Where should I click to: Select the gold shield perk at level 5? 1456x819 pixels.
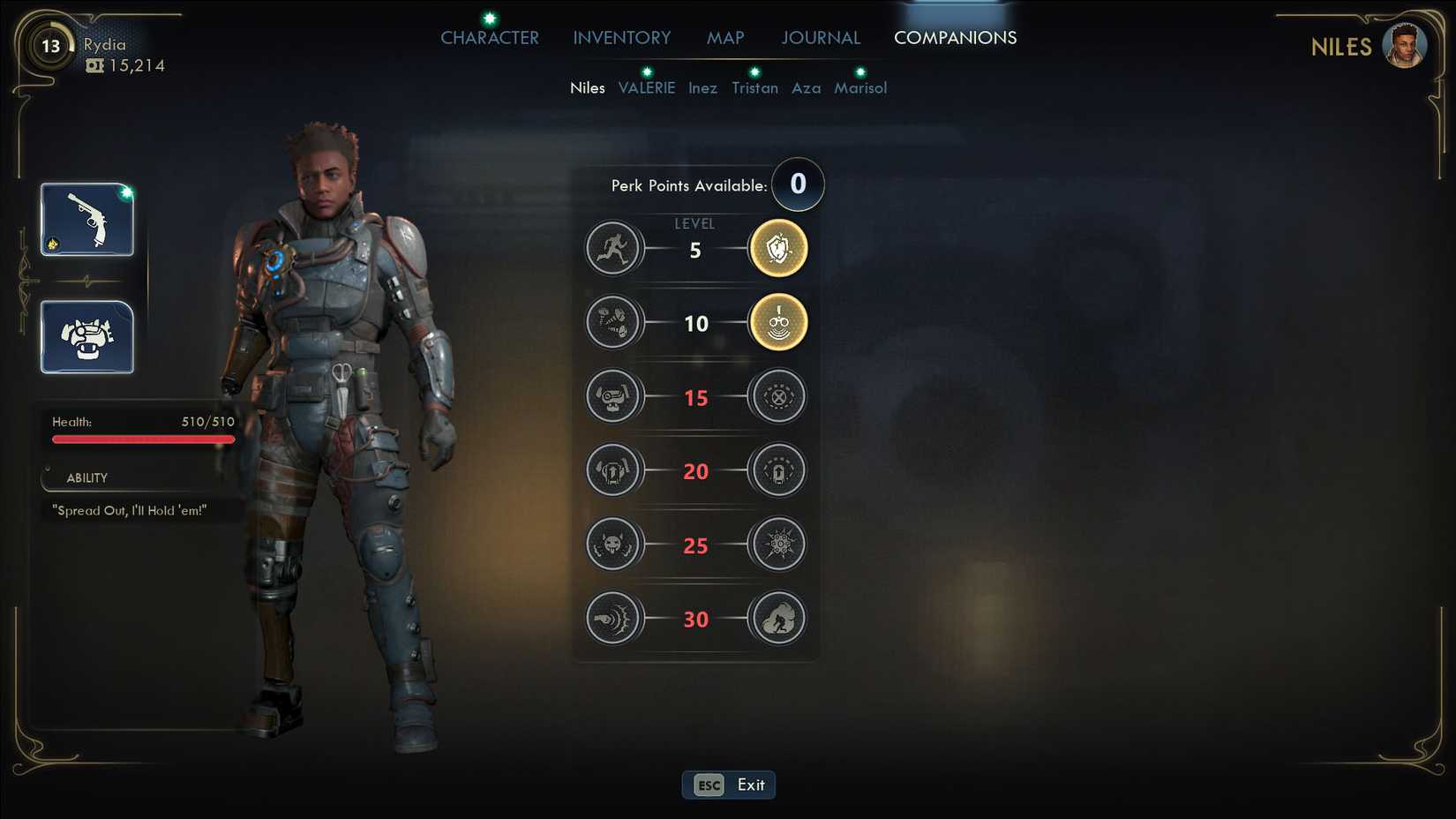[778, 249]
